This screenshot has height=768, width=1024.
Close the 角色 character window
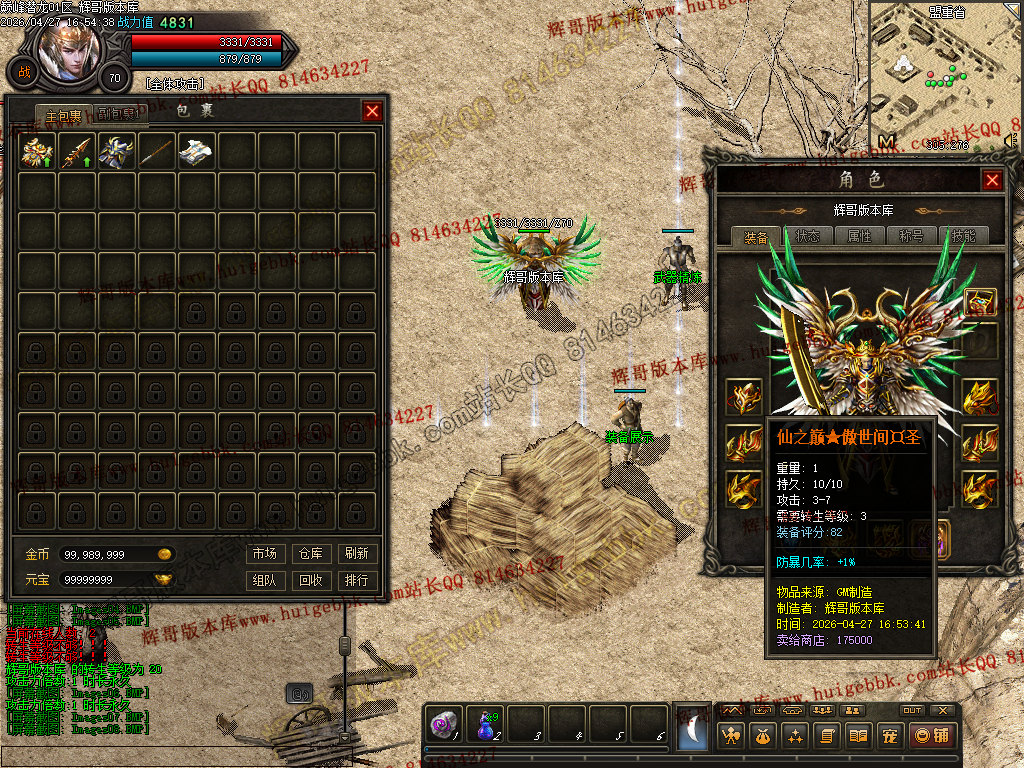[992, 180]
